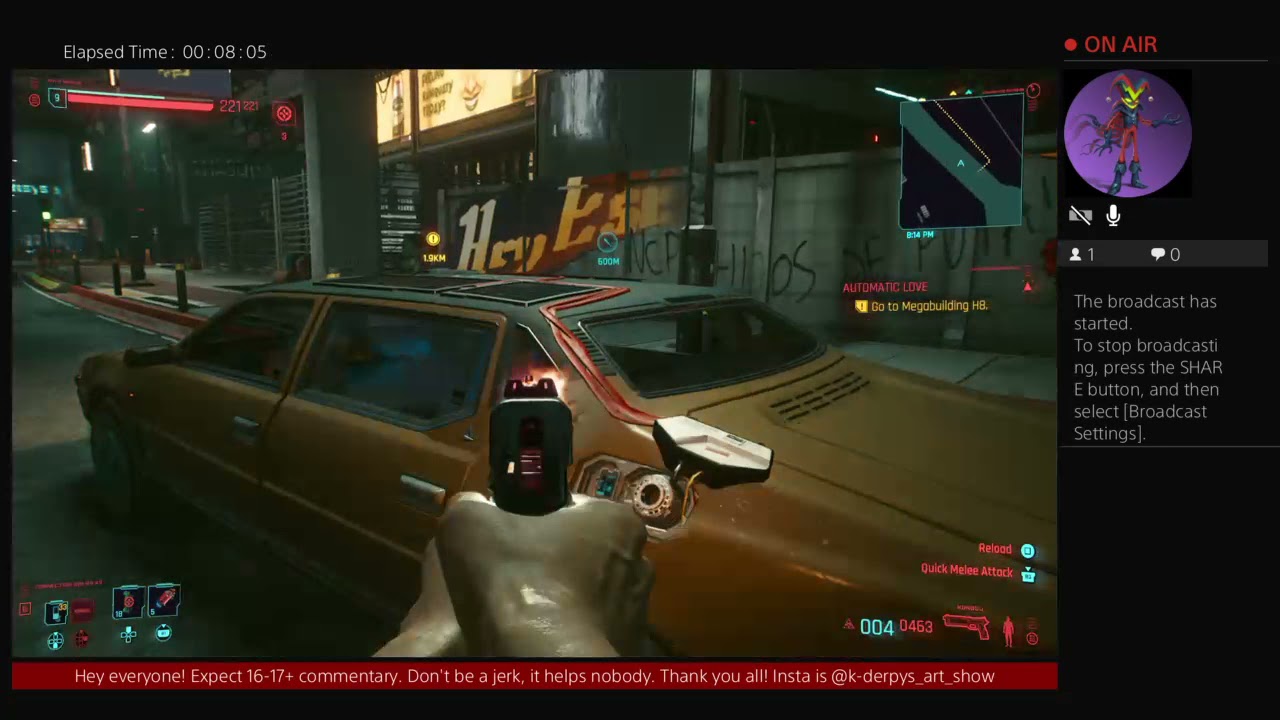1280x720 pixels.
Task: Select the Kovachi pistol icon
Action: tap(967, 625)
